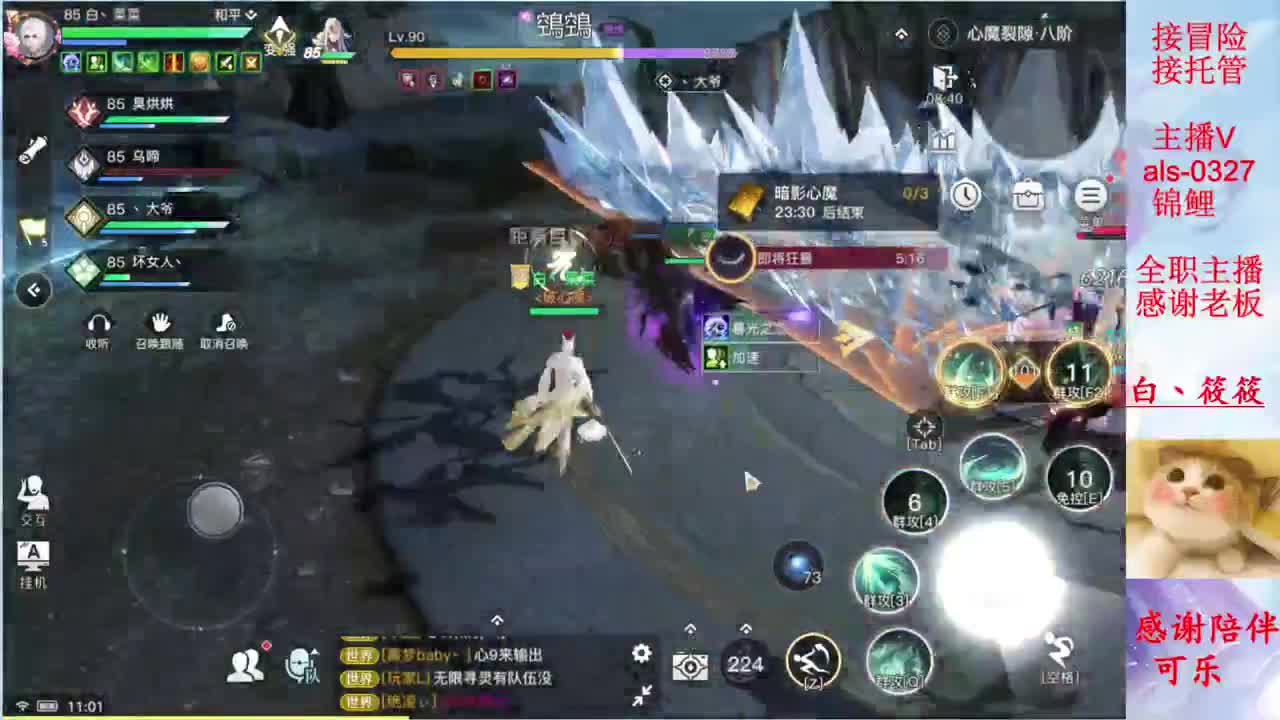The height and width of the screenshot is (720, 1280).
Task: Click the boss 鸹鸹 health bar
Action: (560, 52)
